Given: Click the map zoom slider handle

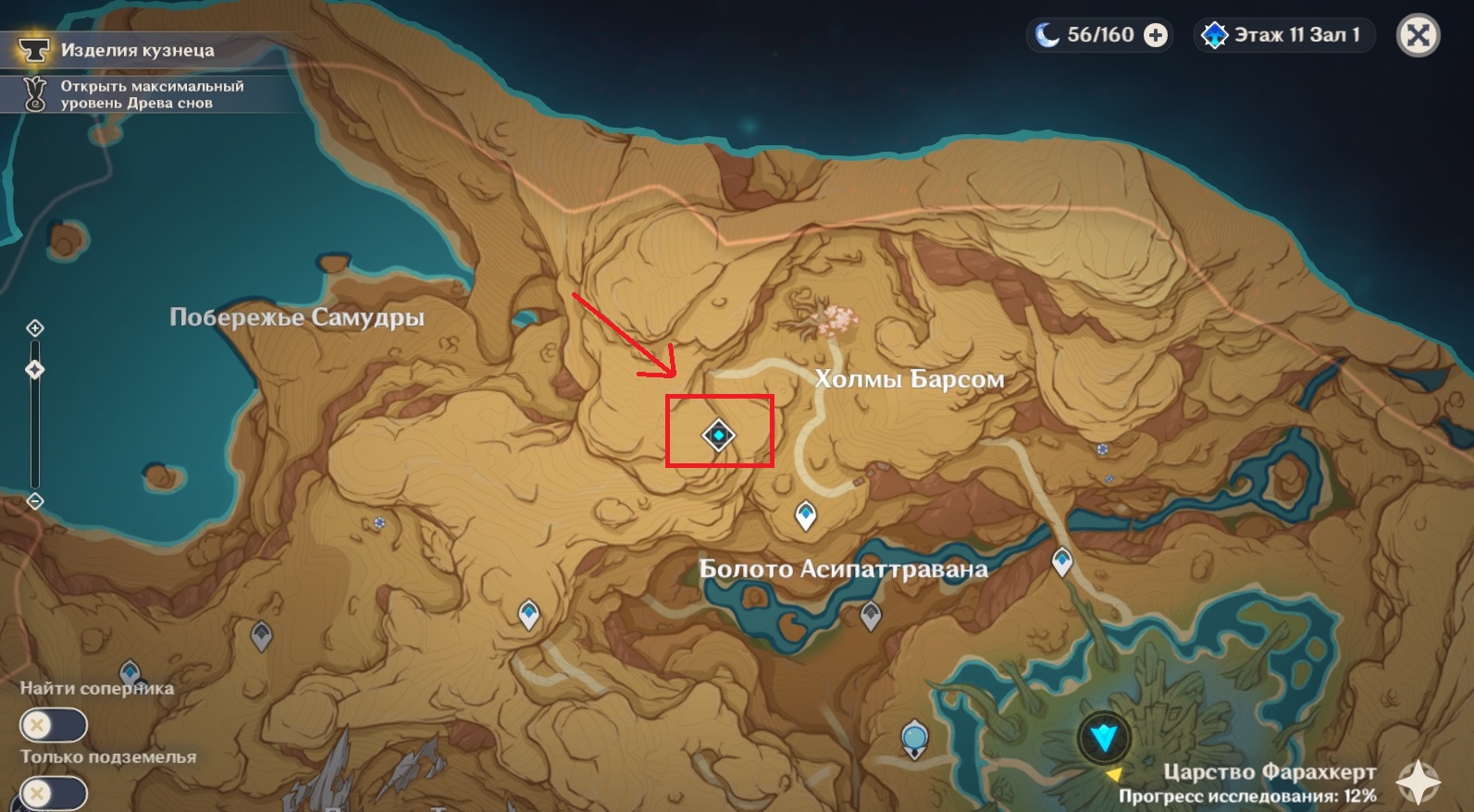Looking at the screenshot, I should (35, 370).
